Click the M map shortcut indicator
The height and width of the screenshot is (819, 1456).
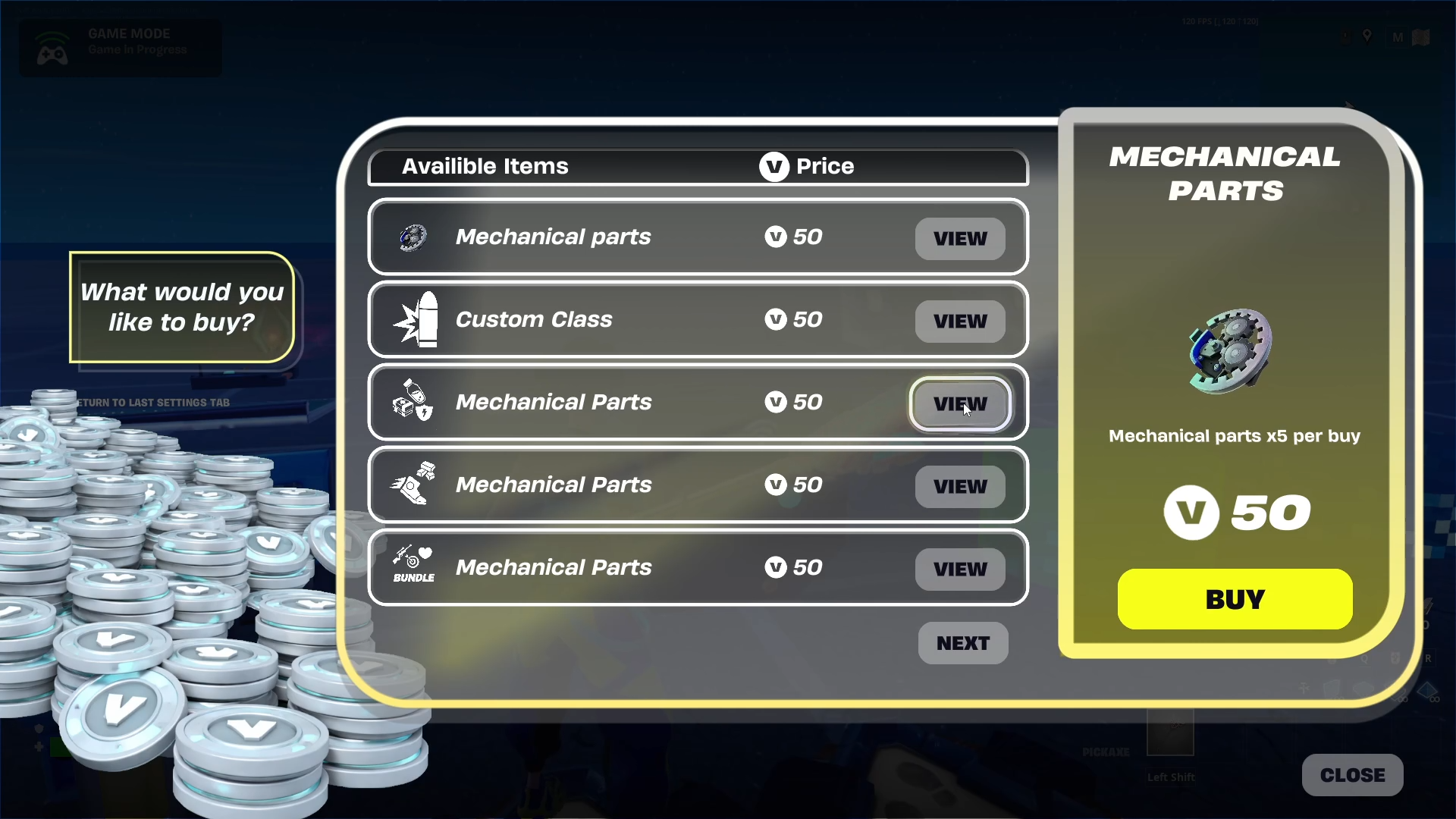pyautogui.click(x=1397, y=36)
